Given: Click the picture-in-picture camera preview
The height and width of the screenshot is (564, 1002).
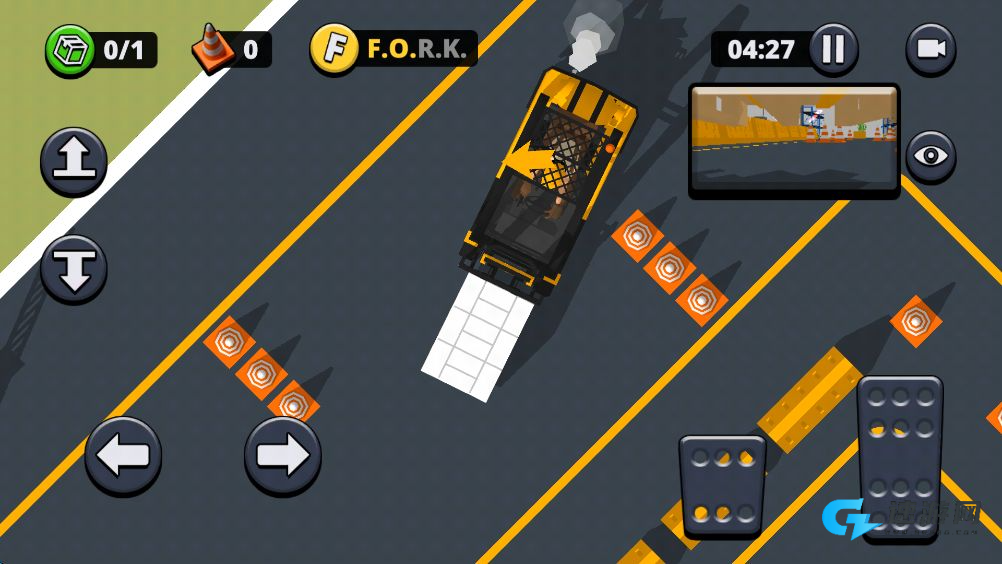Looking at the screenshot, I should tap(794, 138).
